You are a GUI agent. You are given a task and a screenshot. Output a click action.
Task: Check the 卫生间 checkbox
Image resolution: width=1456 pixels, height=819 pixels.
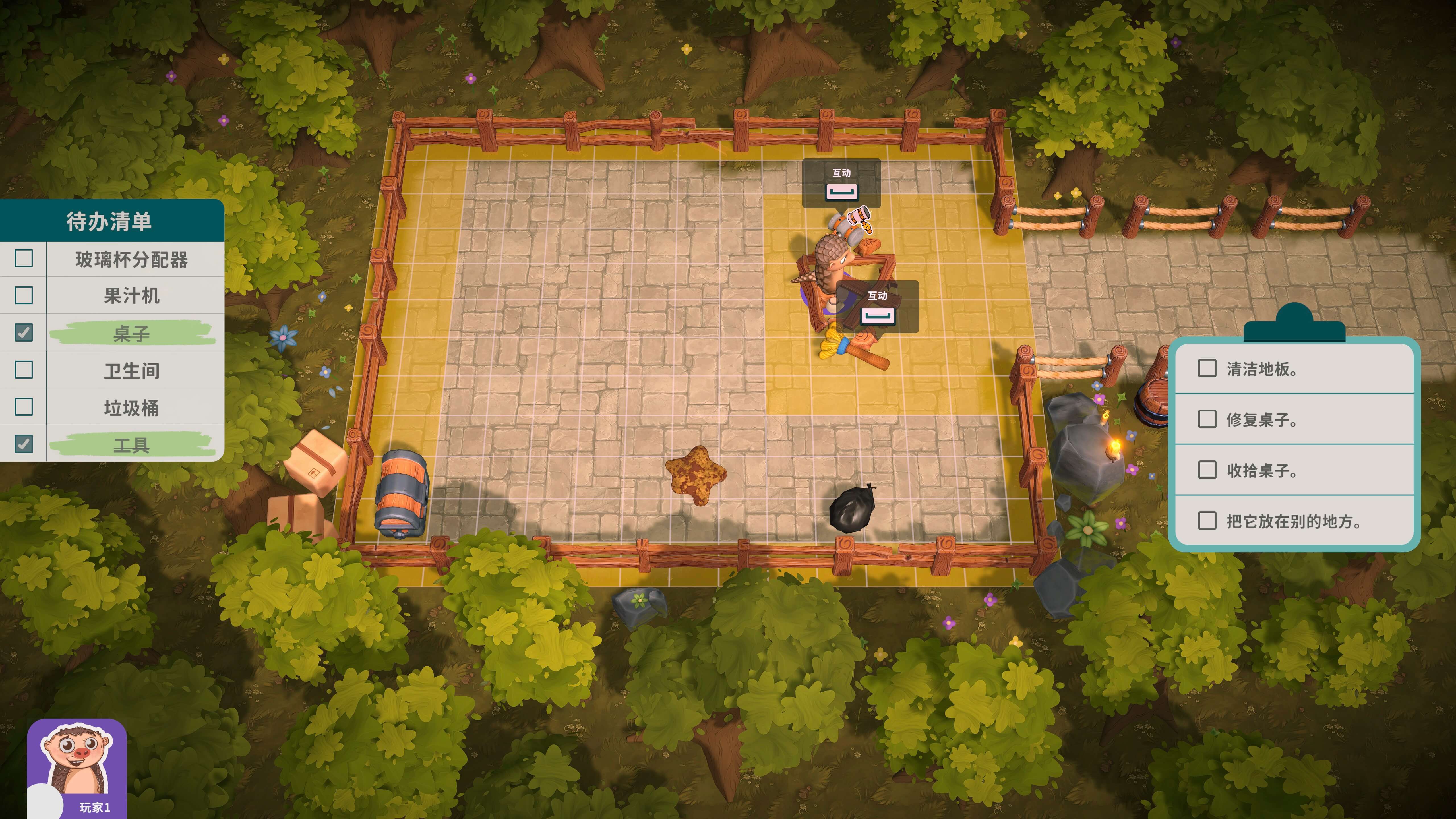[24, 370]
